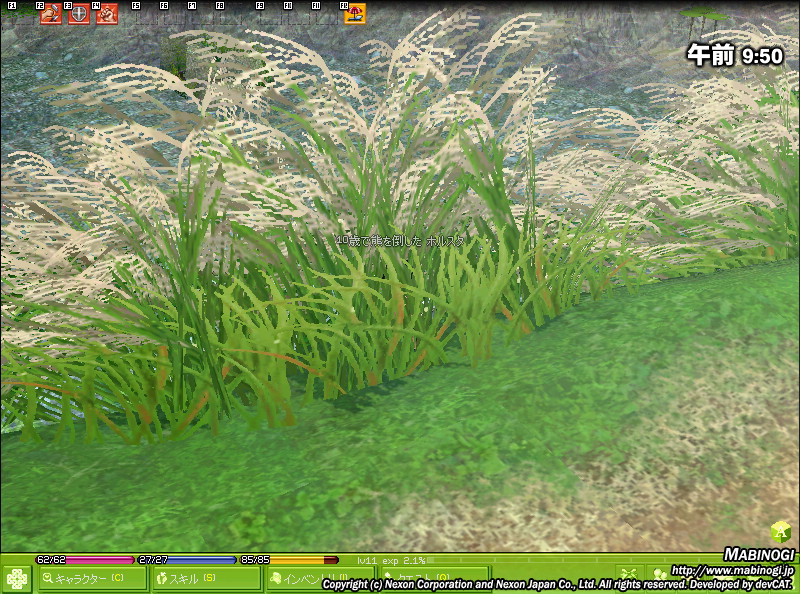Open the main menu clover button
The image size is (800, 594).
(17, 579)
